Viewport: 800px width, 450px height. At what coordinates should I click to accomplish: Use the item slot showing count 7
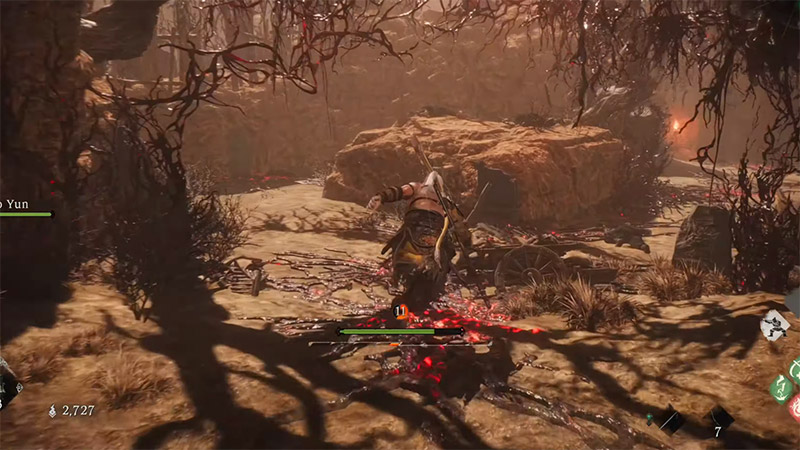click(719, 419)
